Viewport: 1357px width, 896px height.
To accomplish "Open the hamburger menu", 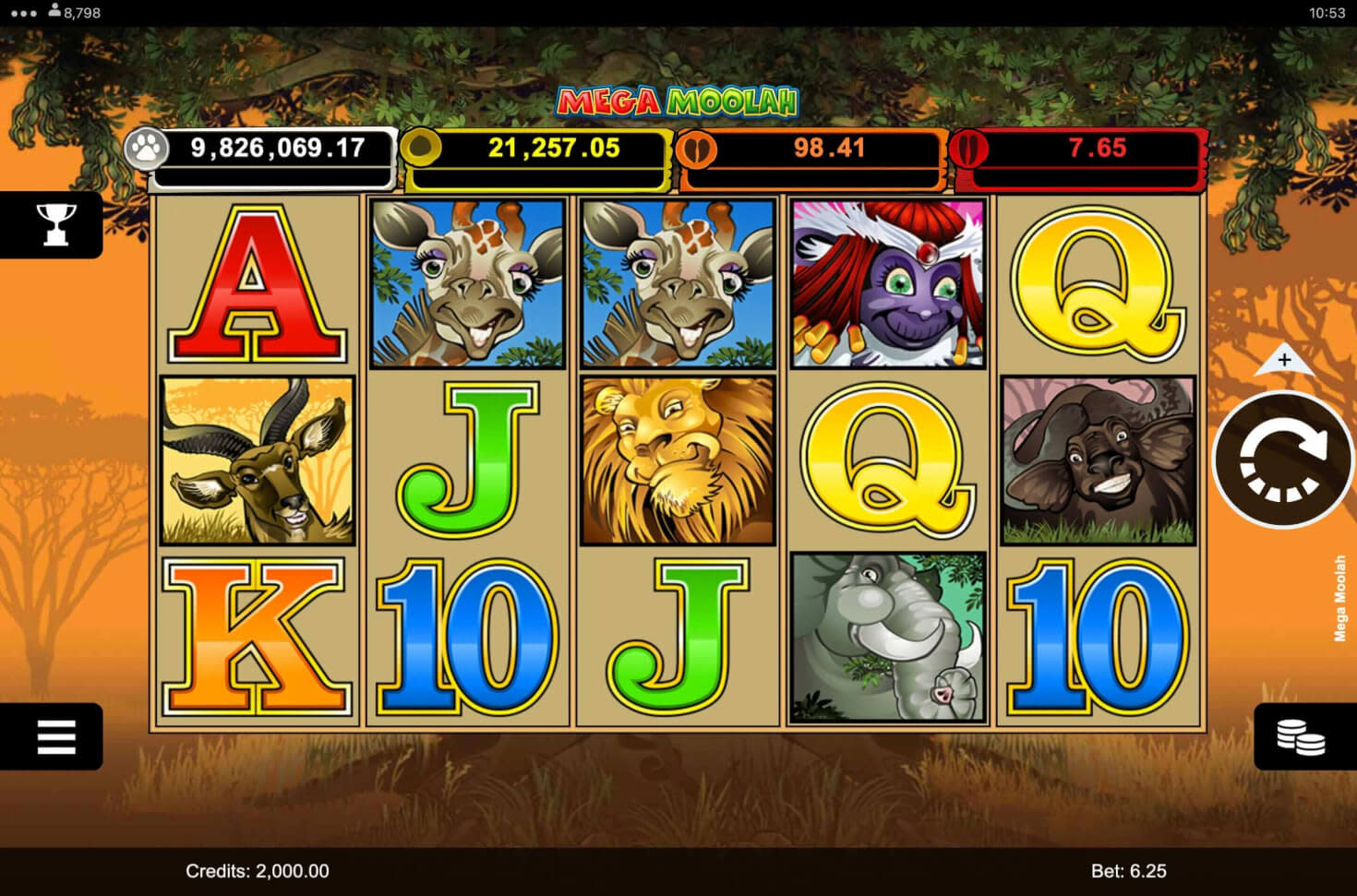I will [x=54, y=736].
